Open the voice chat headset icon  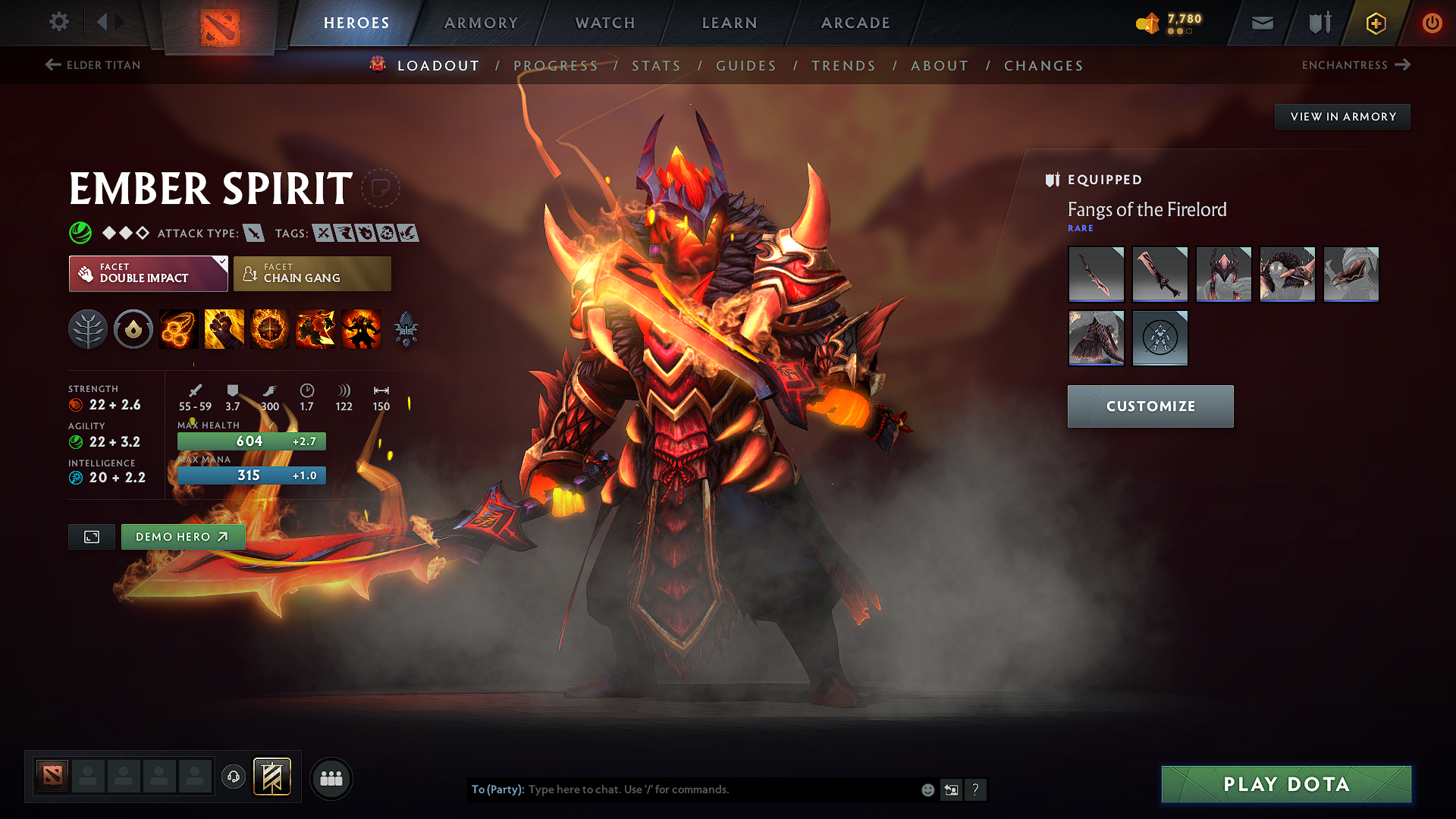233,778
